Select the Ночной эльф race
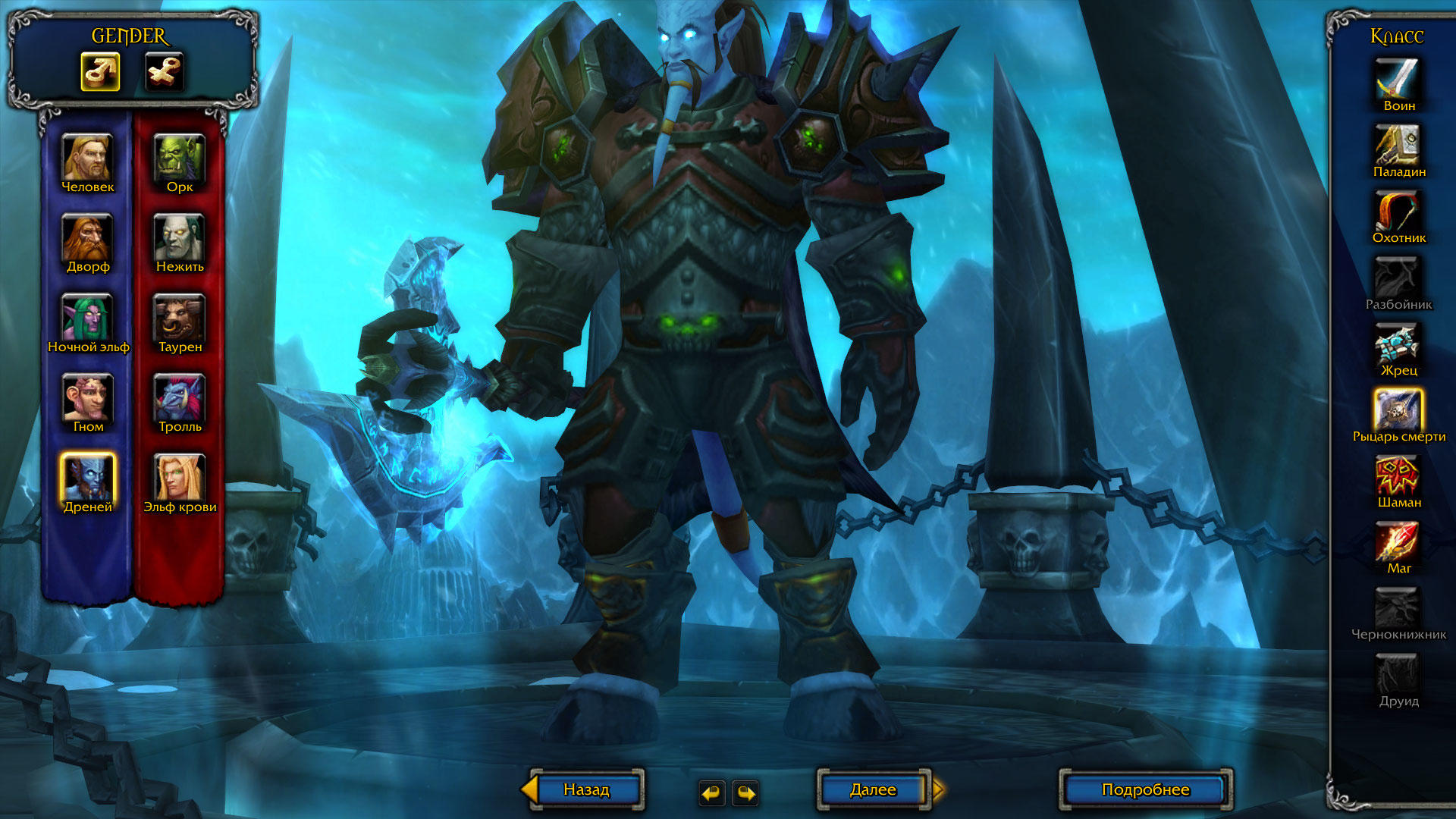The width and height of the screenshot is (1456, 819). click(x=88, y=318)
